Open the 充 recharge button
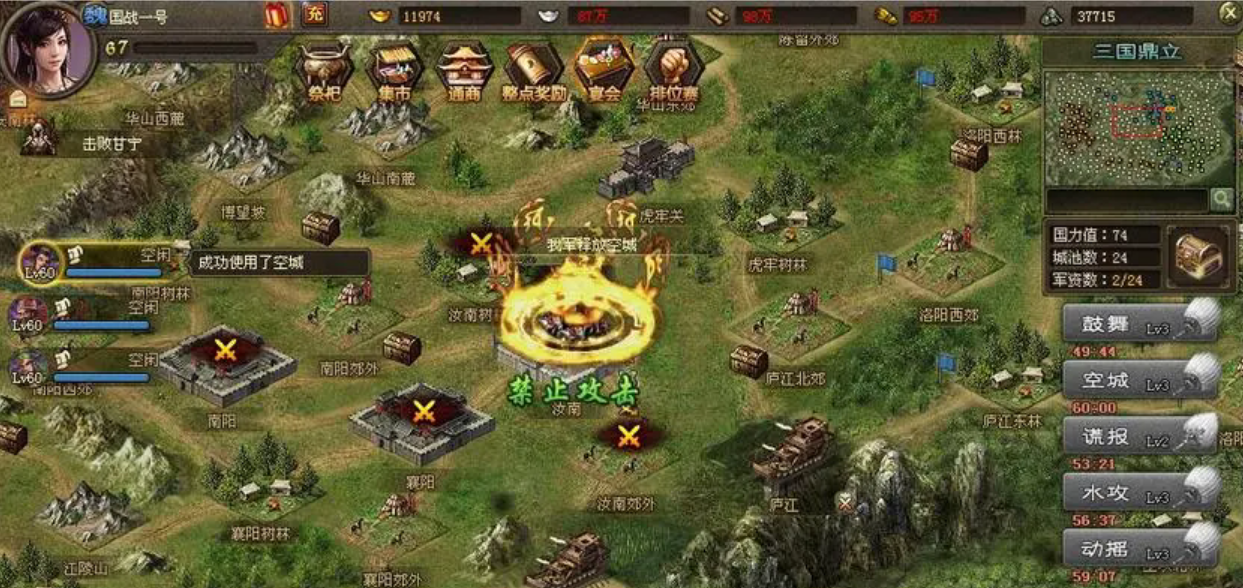This screenshot has height=588, width=1243. pyautogui.click(x=313, y=15)
